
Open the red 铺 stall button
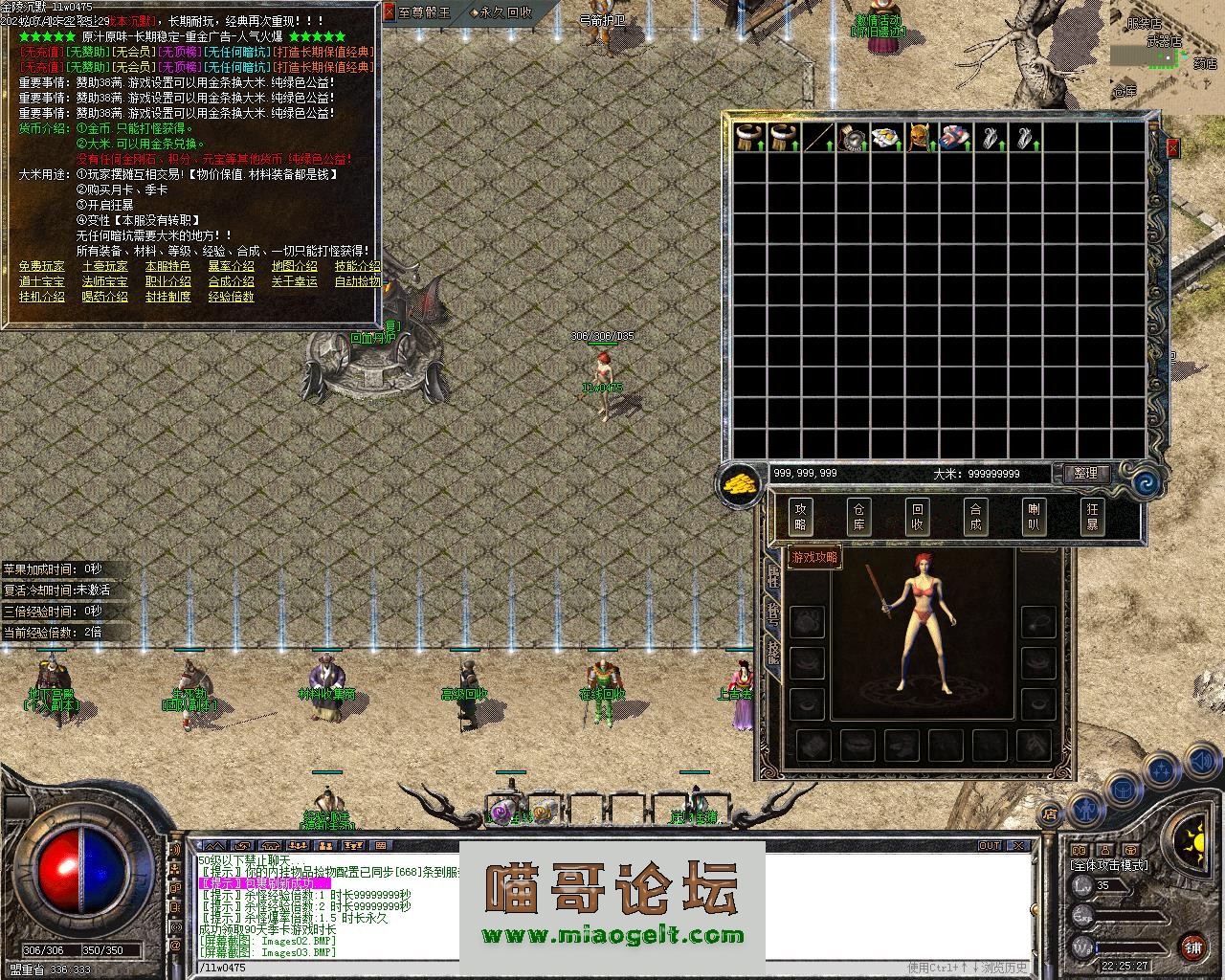tap(1193, 948)
